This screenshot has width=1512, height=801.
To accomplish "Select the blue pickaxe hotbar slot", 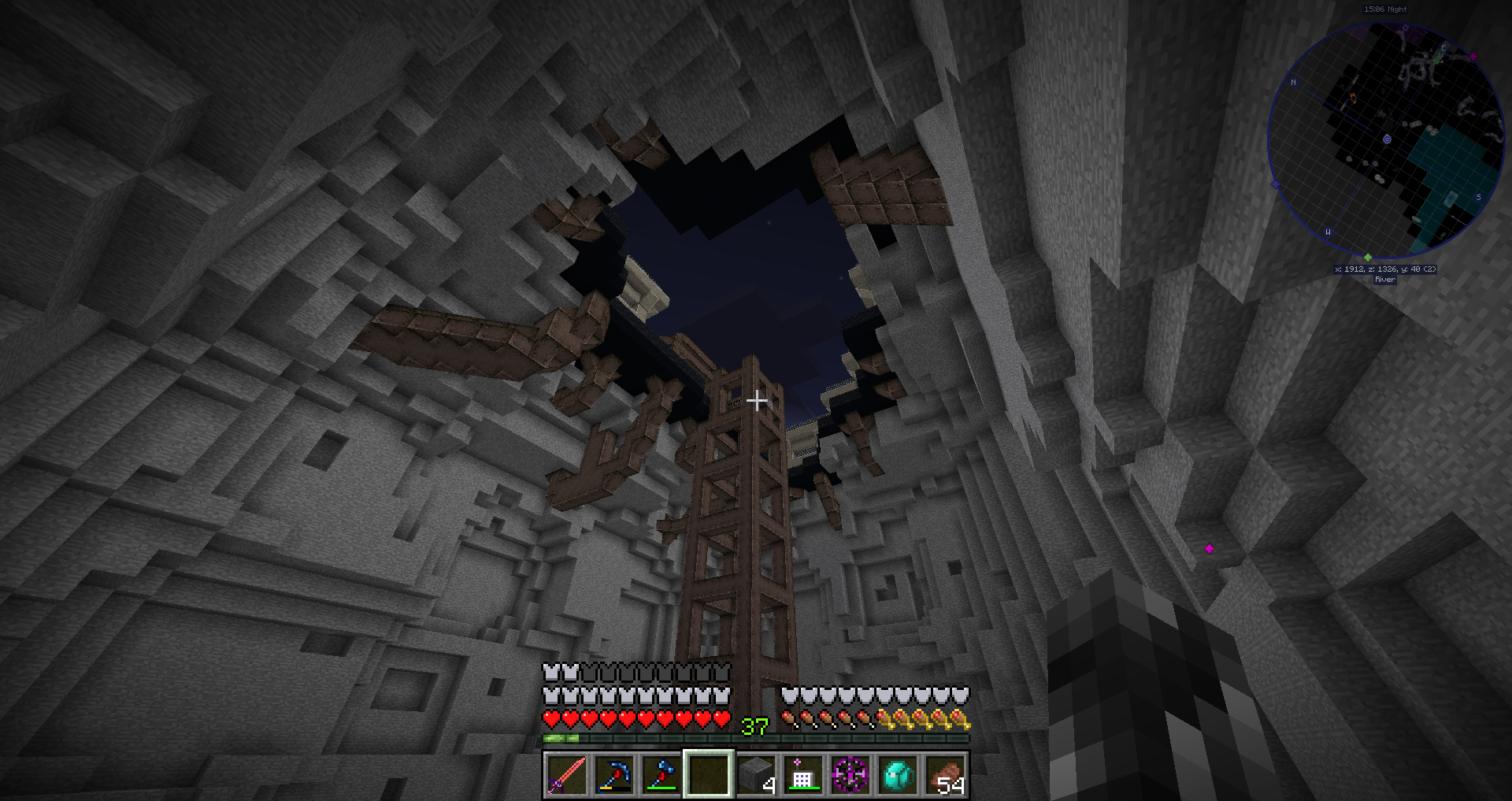I will coord(613,775).
